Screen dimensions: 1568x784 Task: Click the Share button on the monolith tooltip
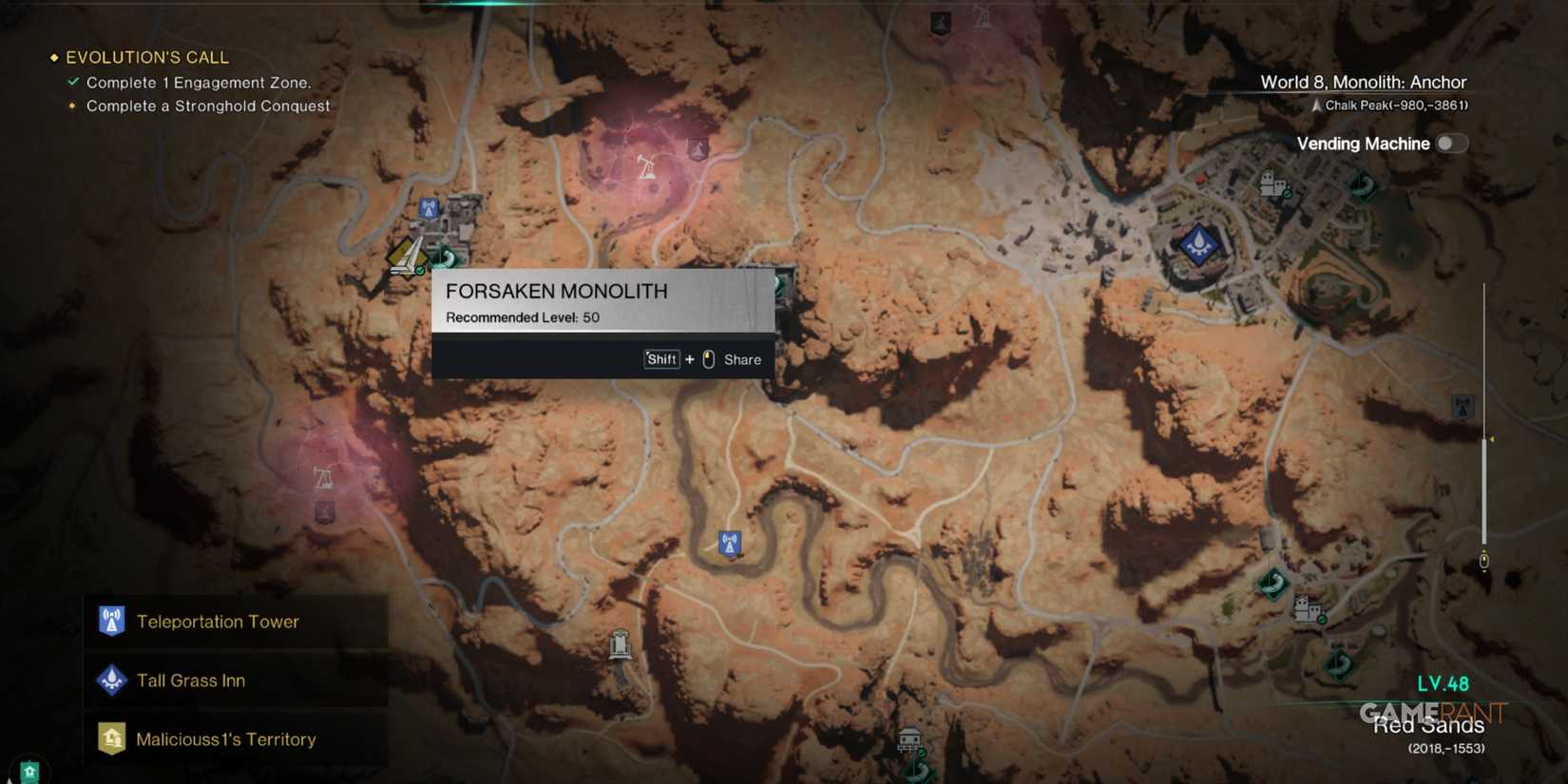741,359
